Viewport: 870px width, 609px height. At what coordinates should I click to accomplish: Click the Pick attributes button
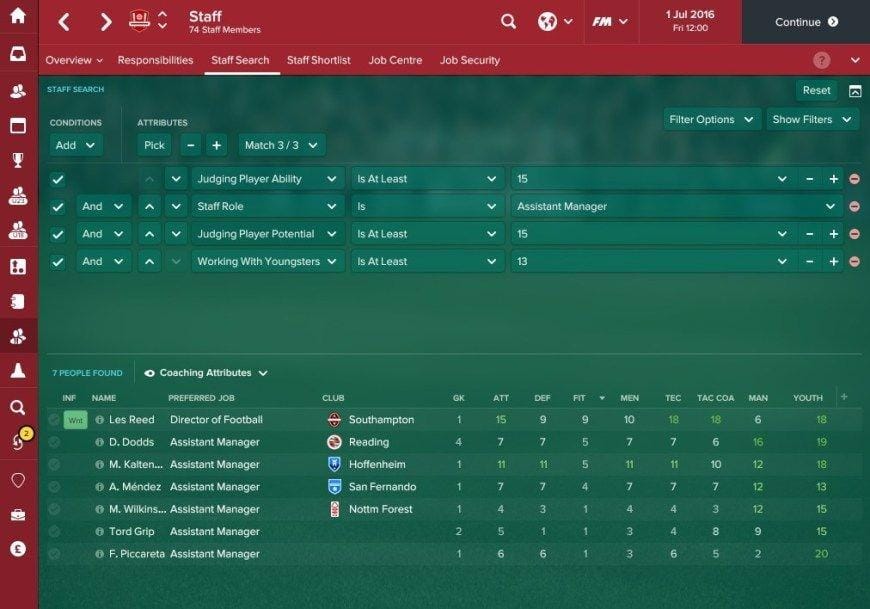(154, 145)
